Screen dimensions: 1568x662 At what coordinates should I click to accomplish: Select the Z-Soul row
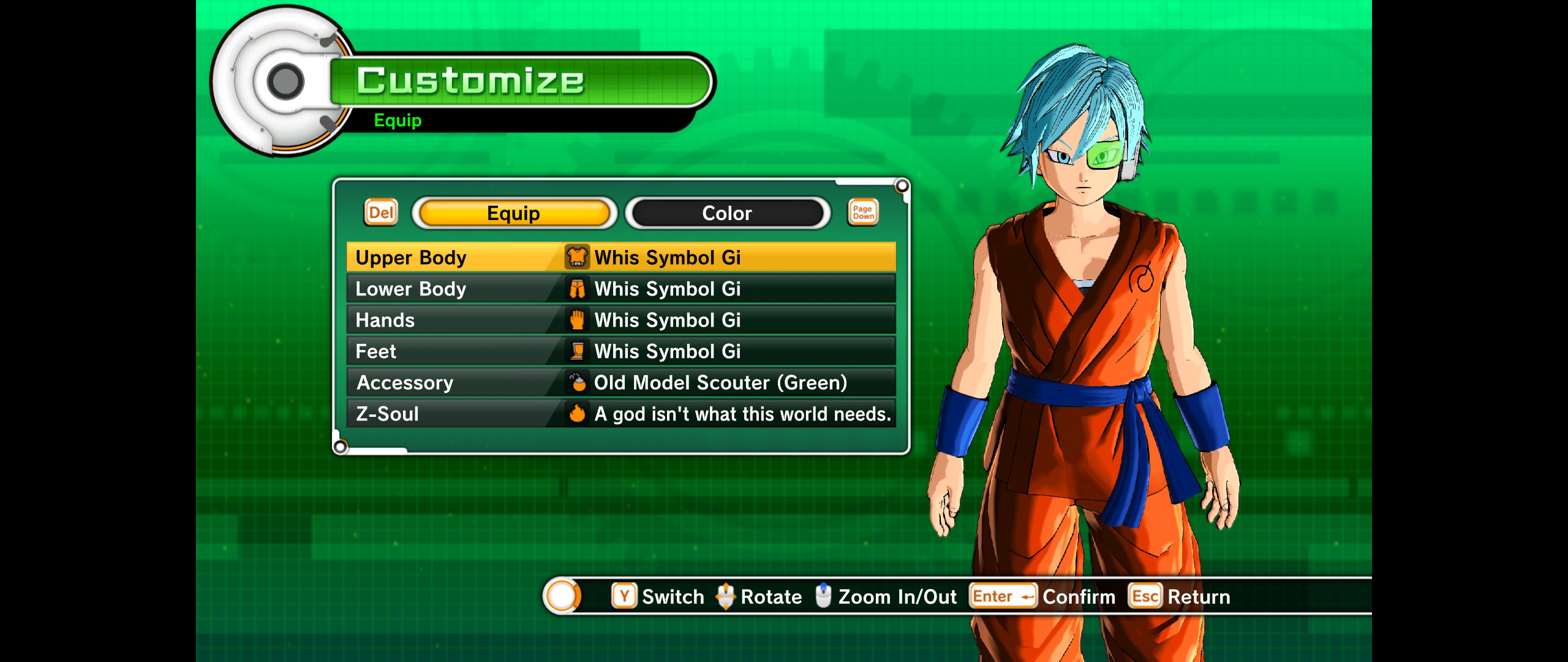click(x=620, y=414)
